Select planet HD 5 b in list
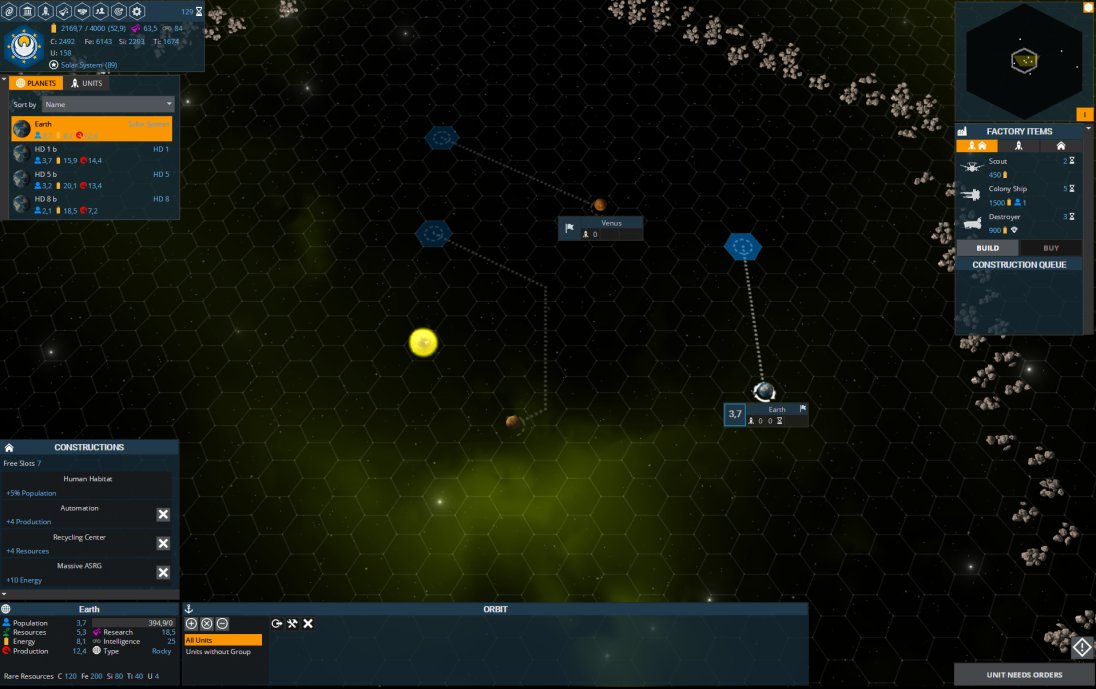Viewport: 1096px width, 689px height. pos(91,179)
